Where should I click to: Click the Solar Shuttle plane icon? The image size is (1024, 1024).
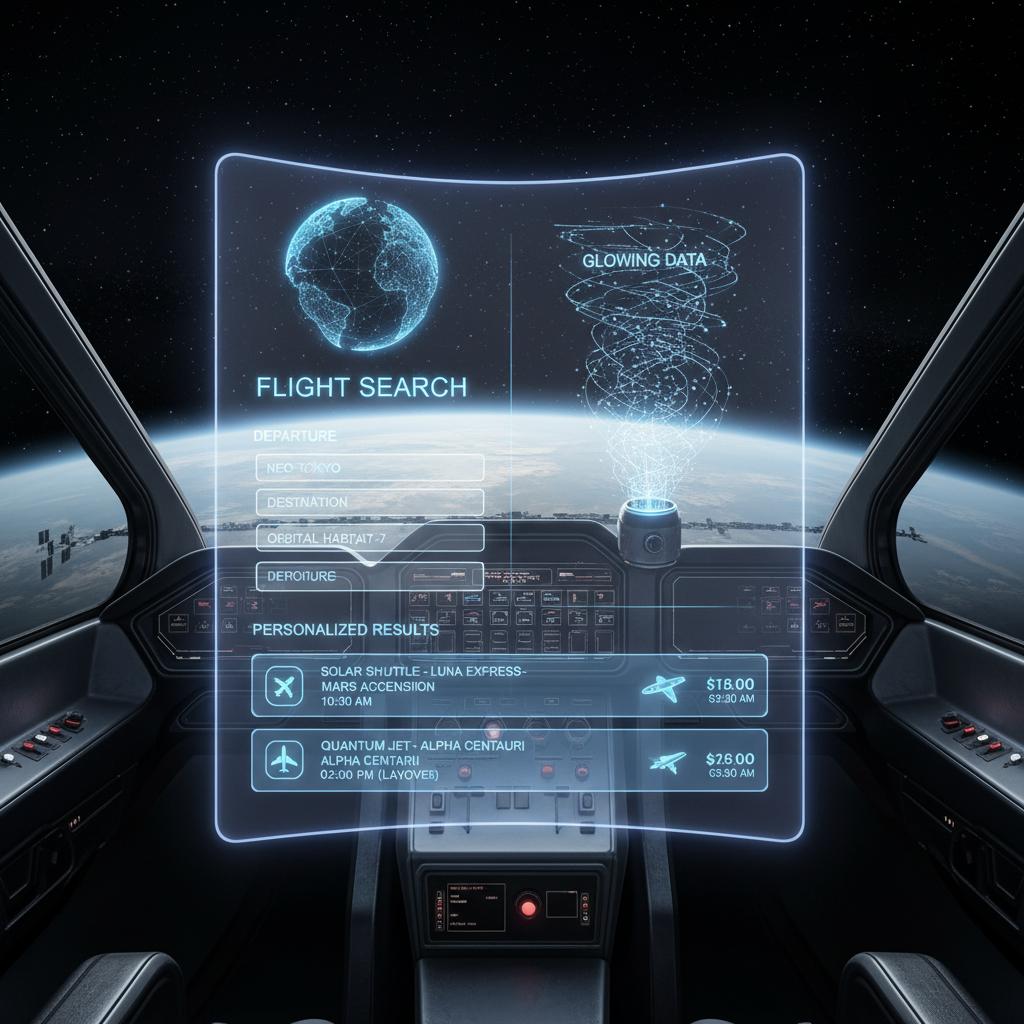pyautogui.click(x=285, y=687)
